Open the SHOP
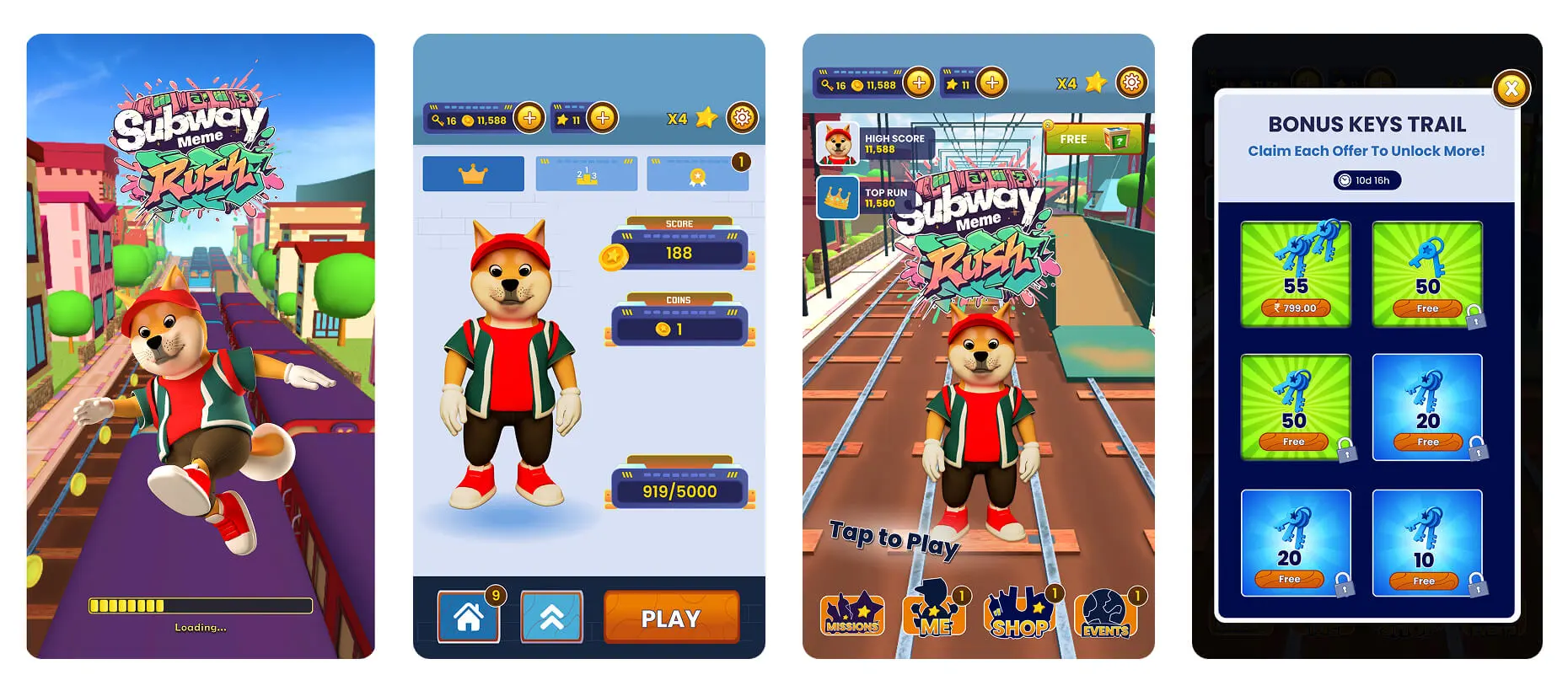This screenshot has width=1568, height=691. click(1019, 615)
